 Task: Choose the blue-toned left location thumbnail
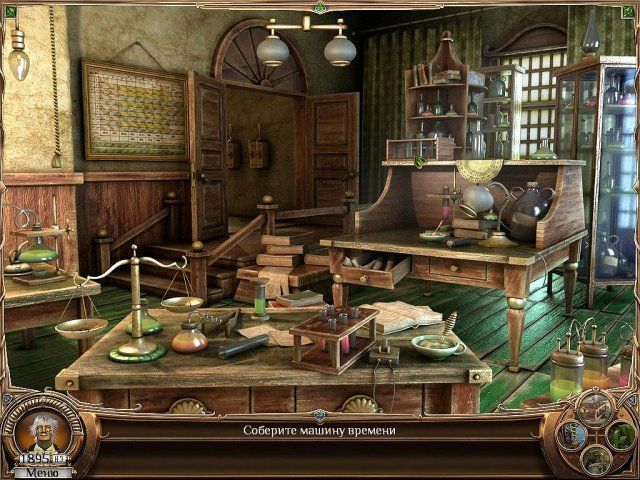coord(572,434)
